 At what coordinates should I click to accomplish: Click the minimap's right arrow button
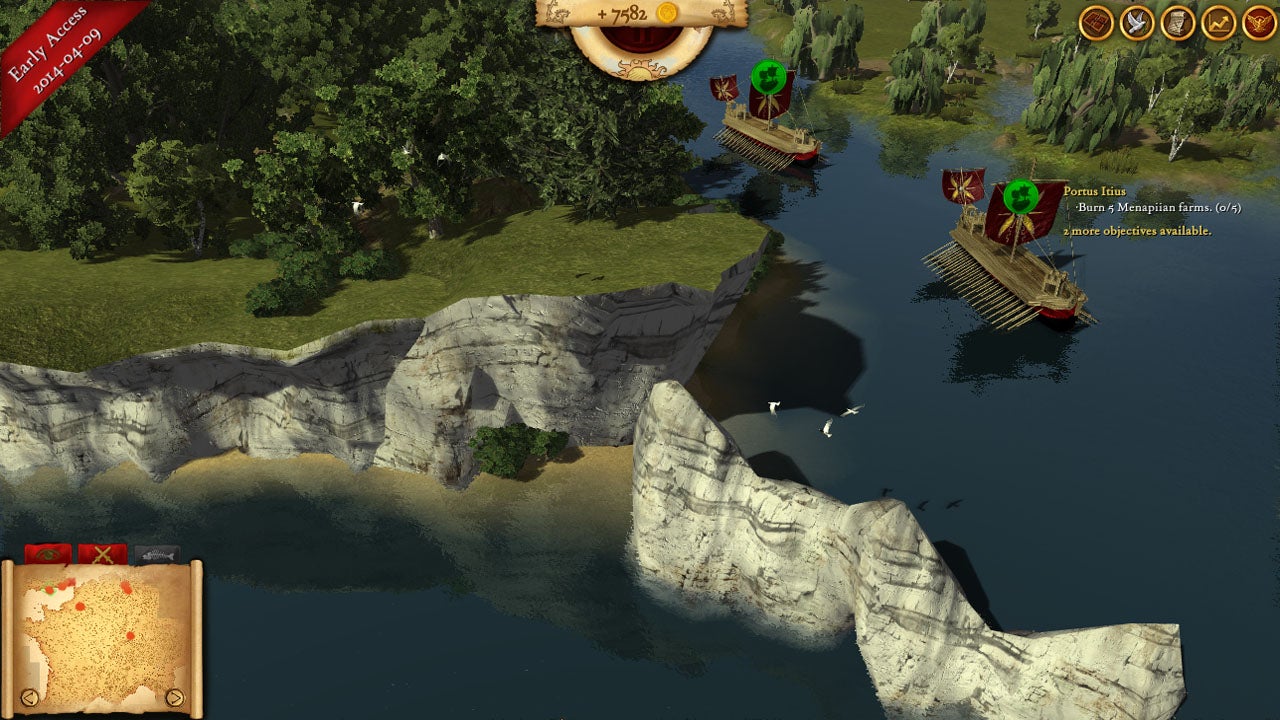pyautogui.click(x=175, y=697)
